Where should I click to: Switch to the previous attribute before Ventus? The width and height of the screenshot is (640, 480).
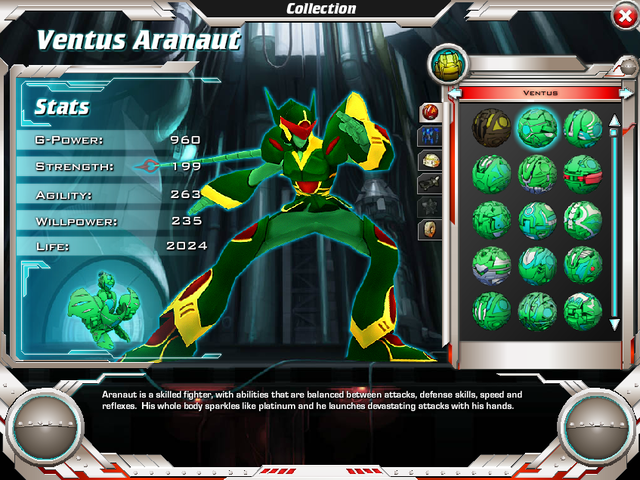point(455,93)
